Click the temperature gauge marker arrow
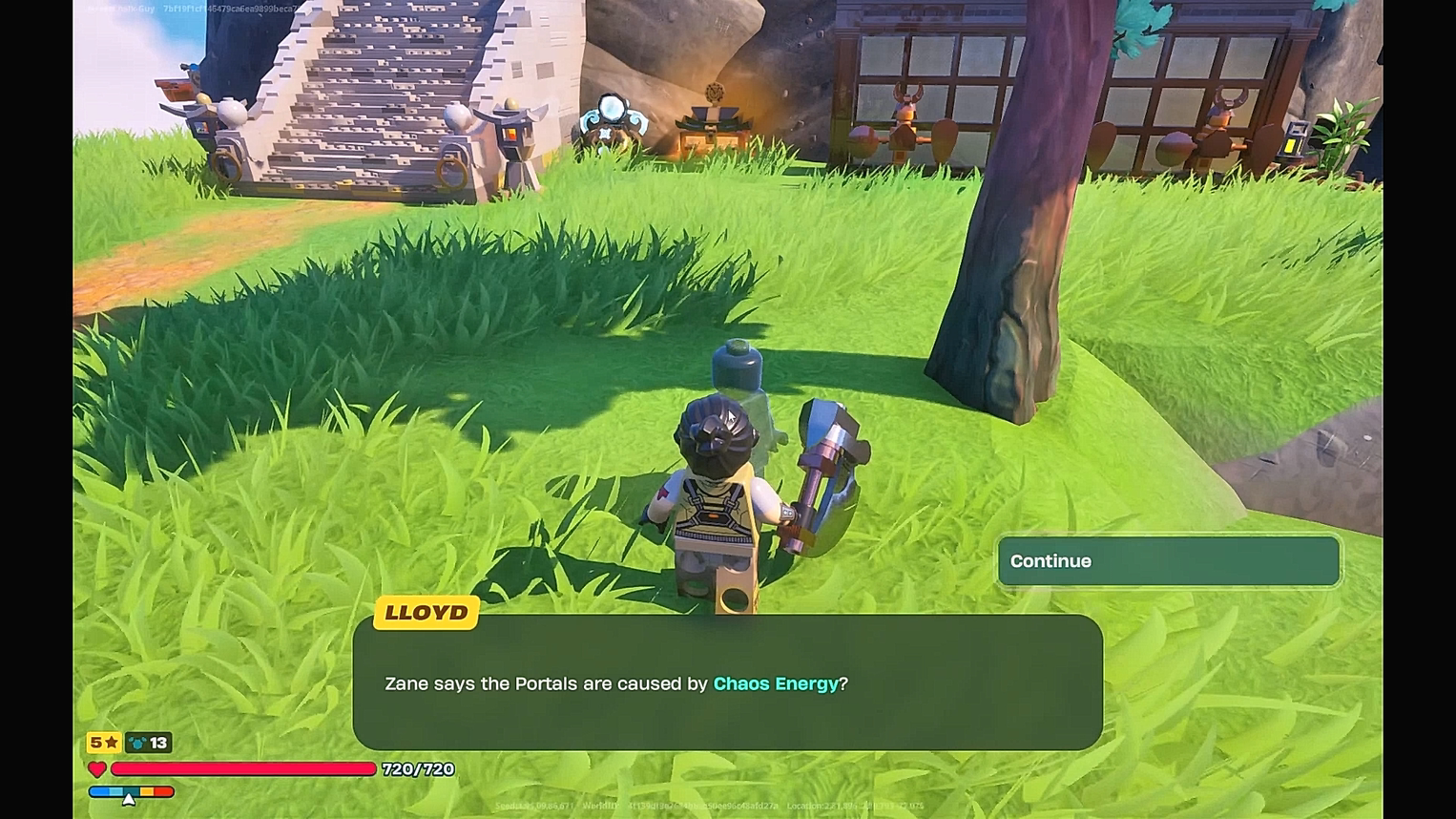1456x819 pixels. (127, 798)
